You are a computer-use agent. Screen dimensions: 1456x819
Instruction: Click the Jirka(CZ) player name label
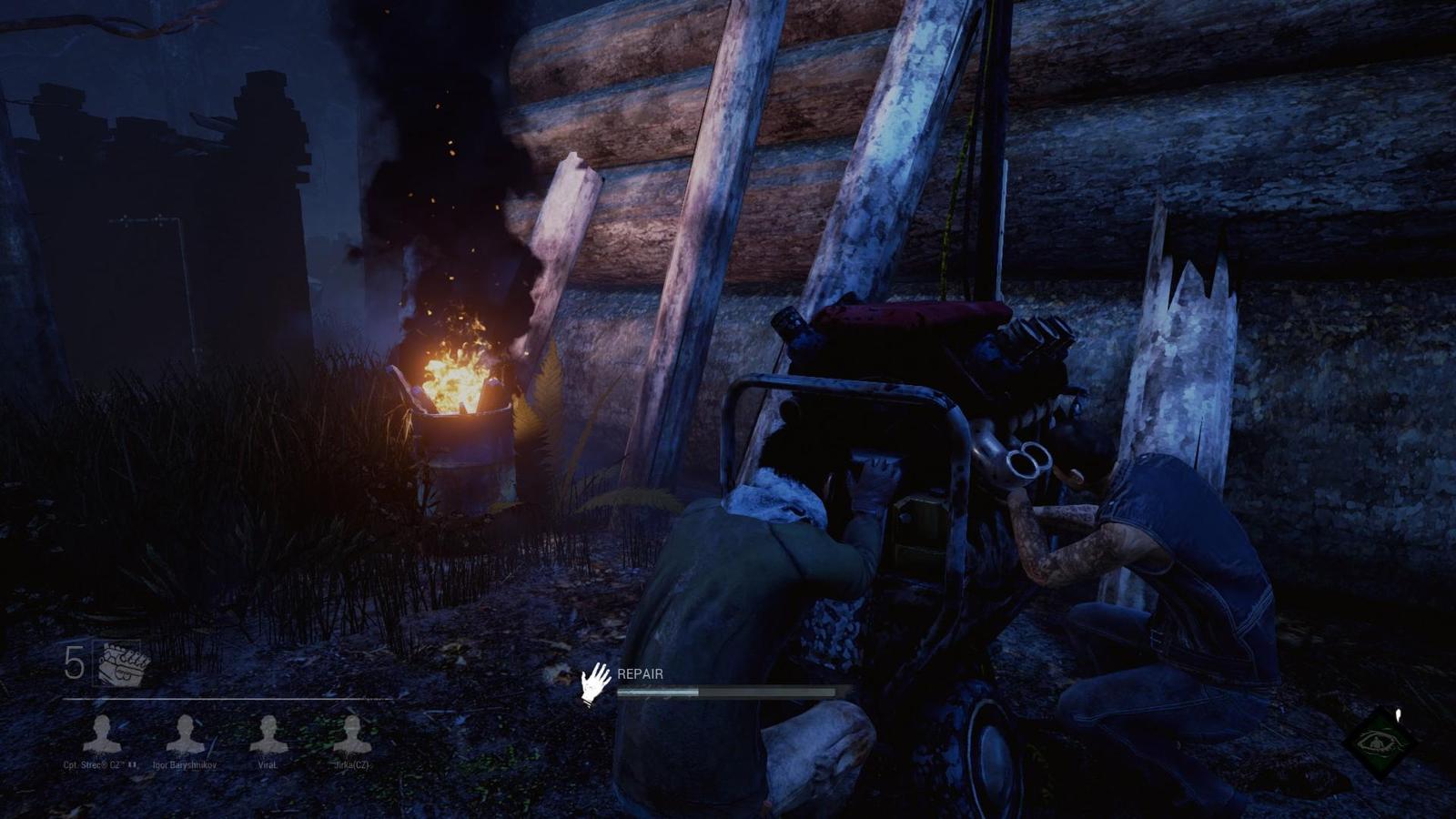click(x=350, y=767)
